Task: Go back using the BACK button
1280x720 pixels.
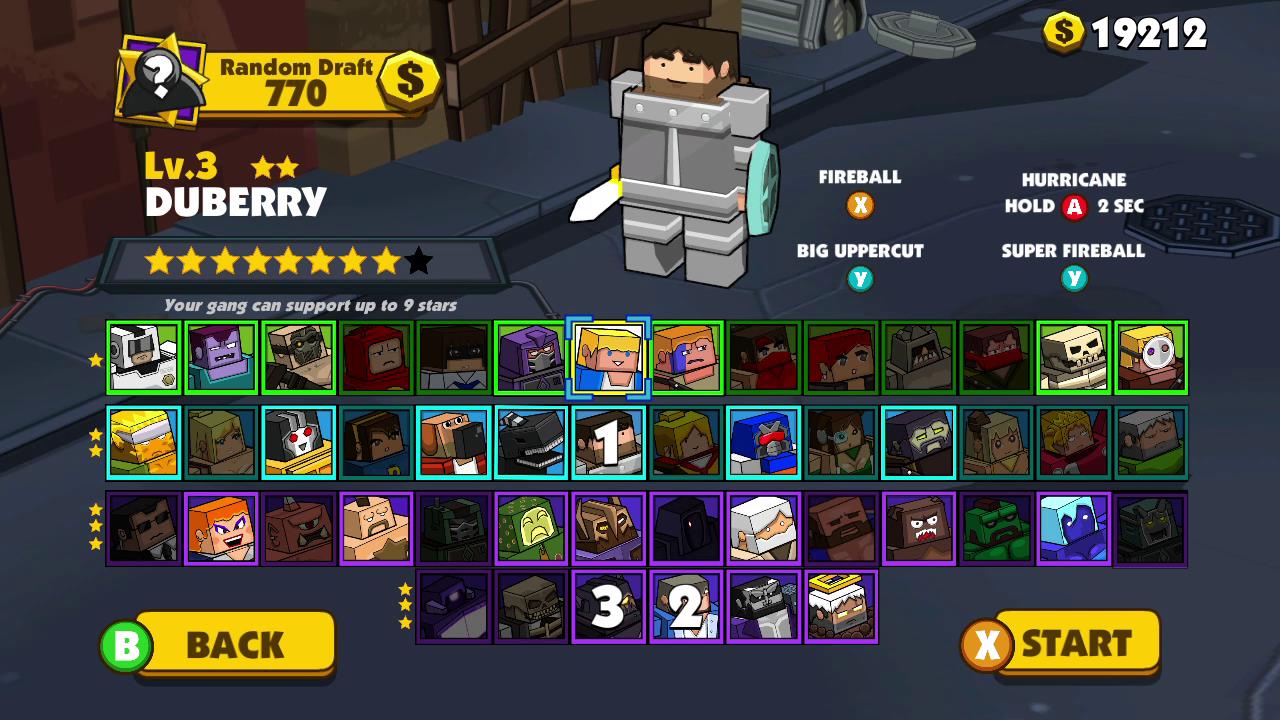Action: click(x=234, y=645)
